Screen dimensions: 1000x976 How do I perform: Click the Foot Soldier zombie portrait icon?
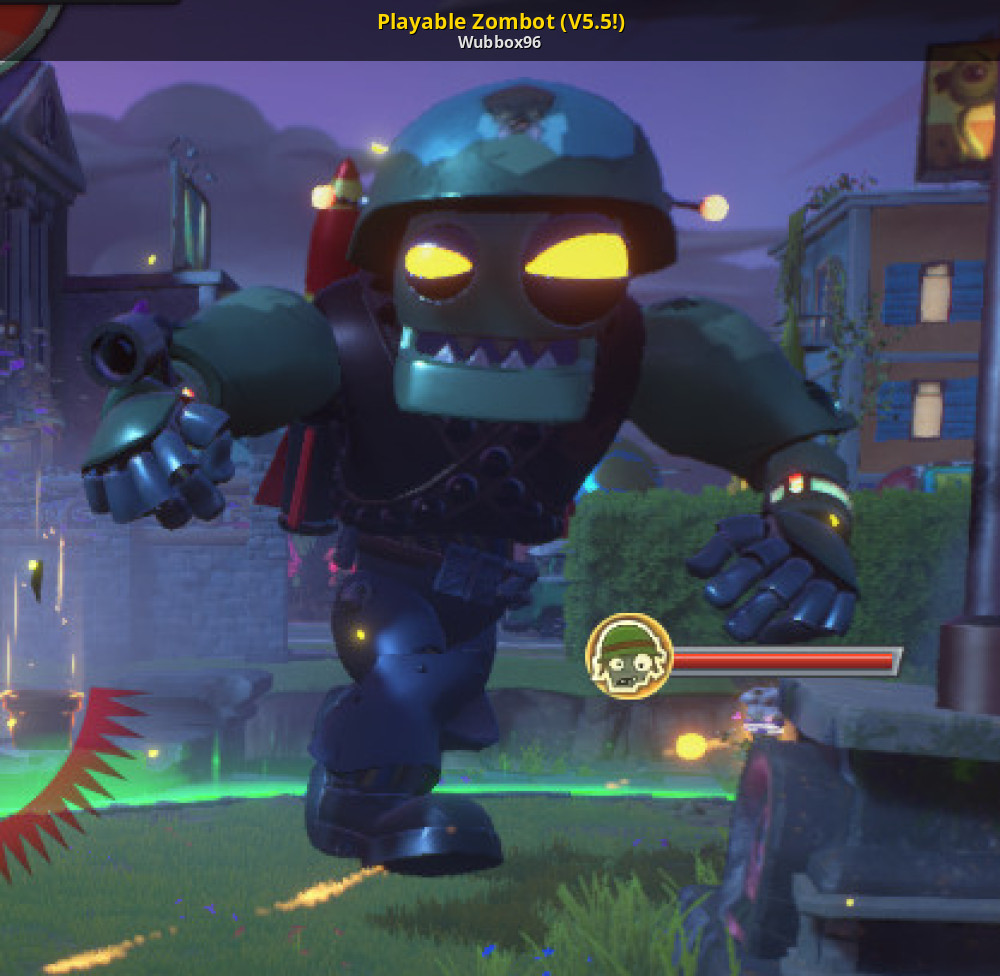click(x=629, y=656)
